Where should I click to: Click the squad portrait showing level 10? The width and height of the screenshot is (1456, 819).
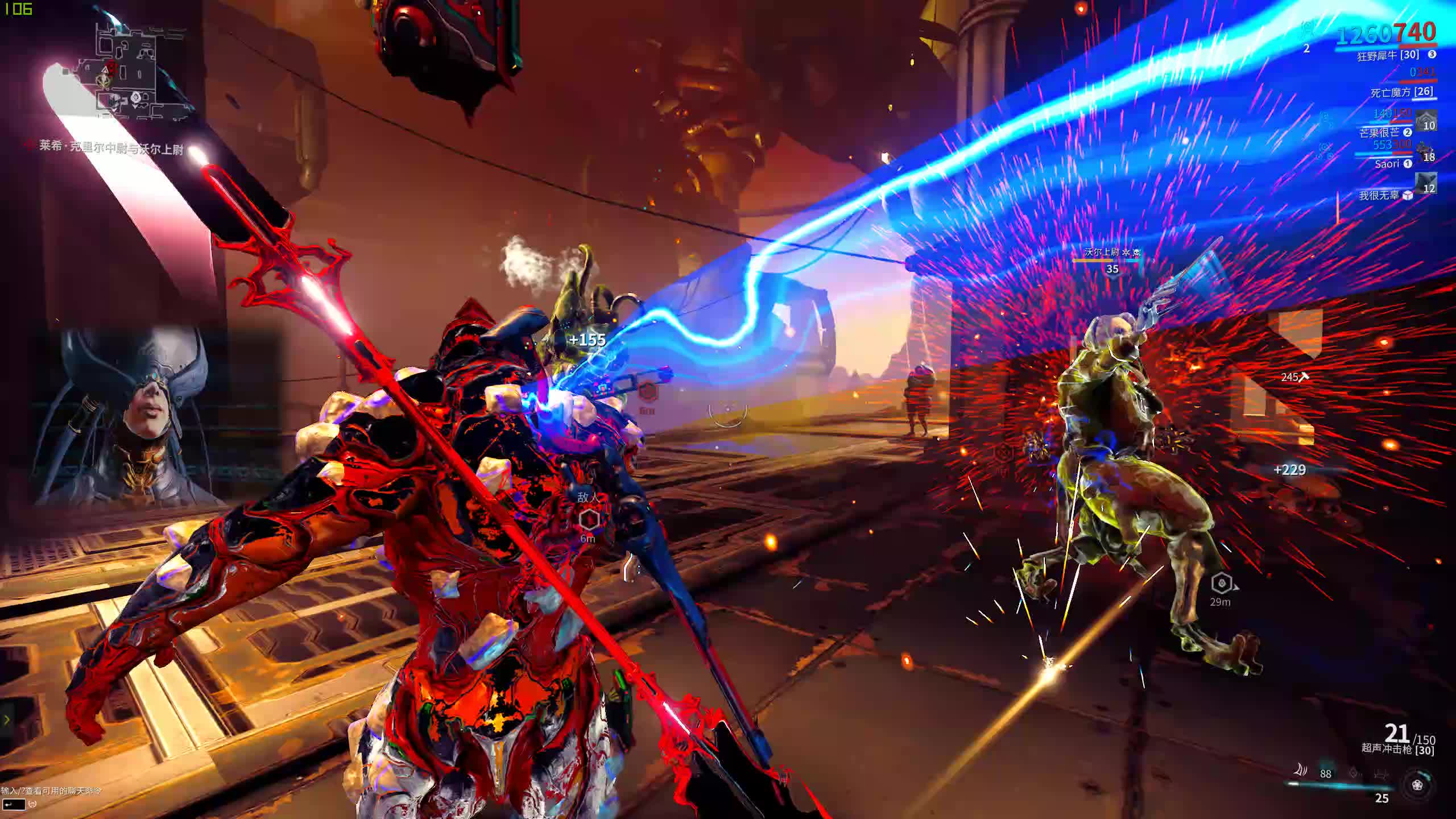[1426, 120]
